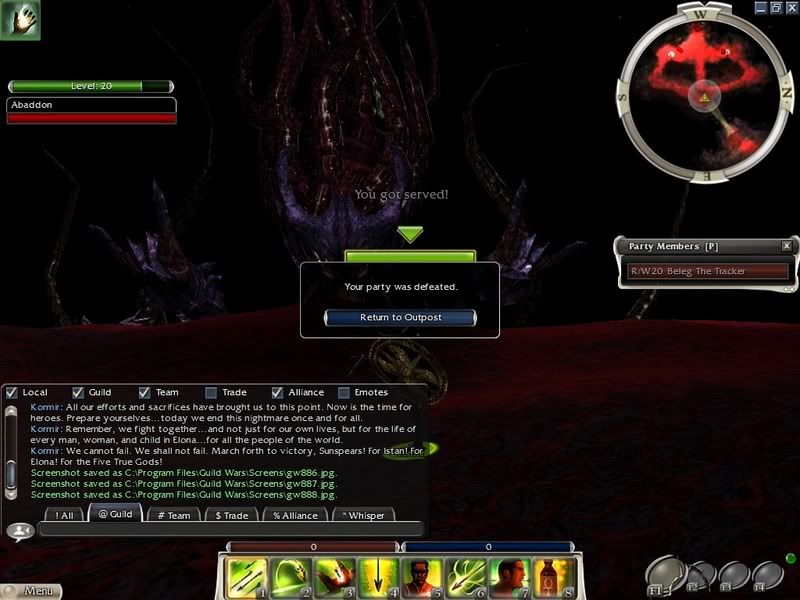800x600 pixels.
Task: Select party member Beleg The Tracker
Action: [707, 271]
